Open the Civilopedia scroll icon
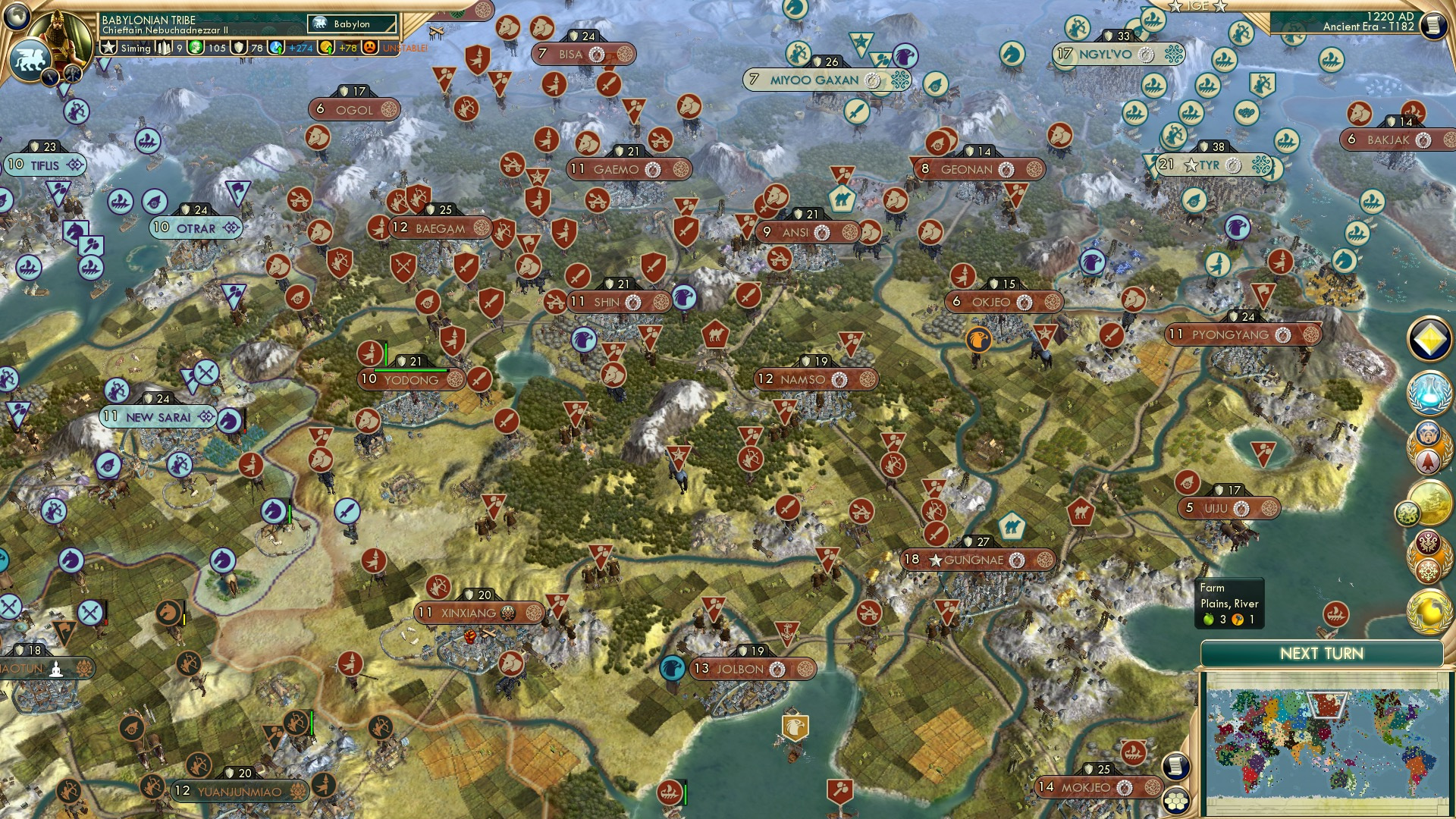The width and height of the screenshot is (1456, 819). coord(1434,25)
